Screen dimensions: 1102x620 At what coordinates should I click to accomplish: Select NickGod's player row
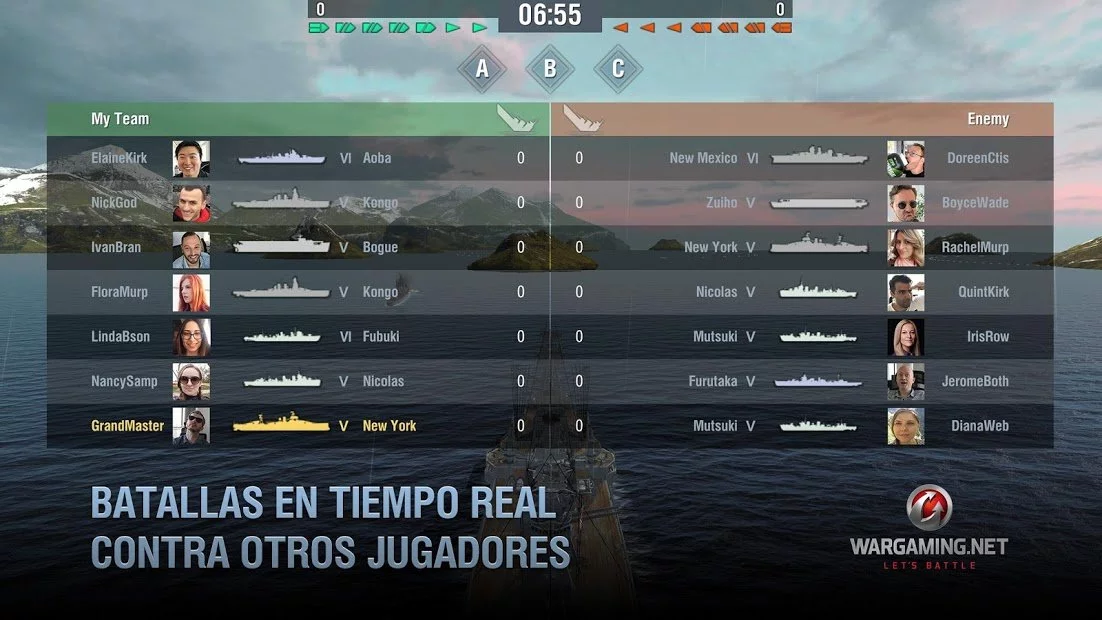point(298,203)
